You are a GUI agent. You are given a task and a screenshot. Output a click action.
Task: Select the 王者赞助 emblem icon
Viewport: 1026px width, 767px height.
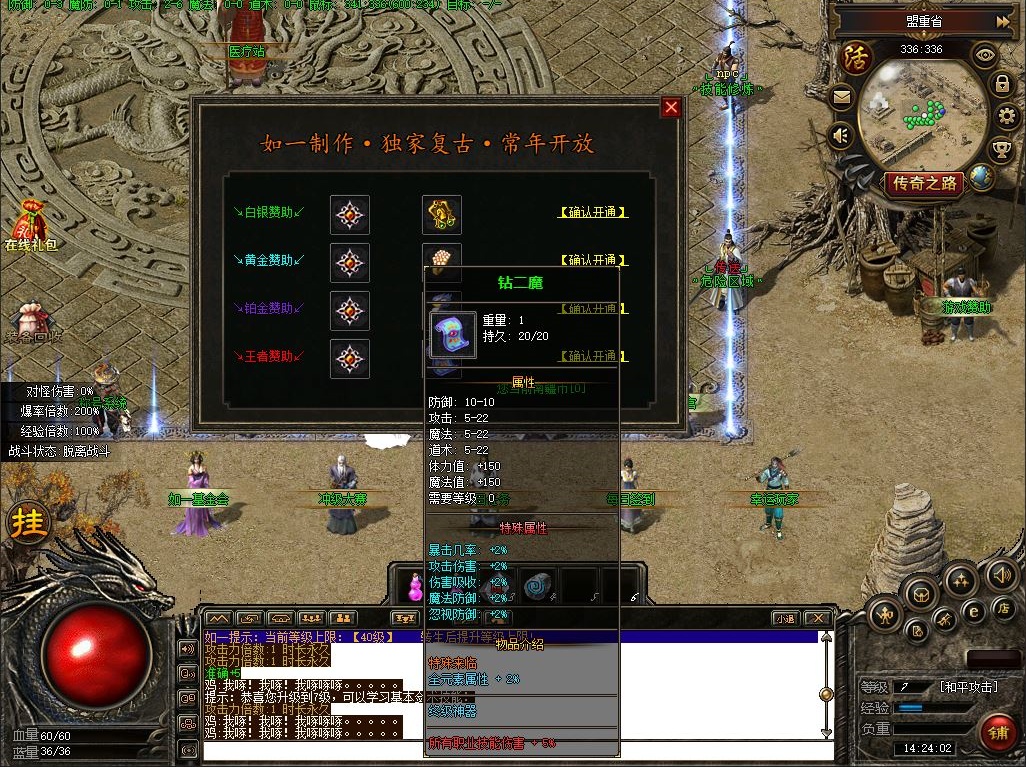[x=350, y=359]
